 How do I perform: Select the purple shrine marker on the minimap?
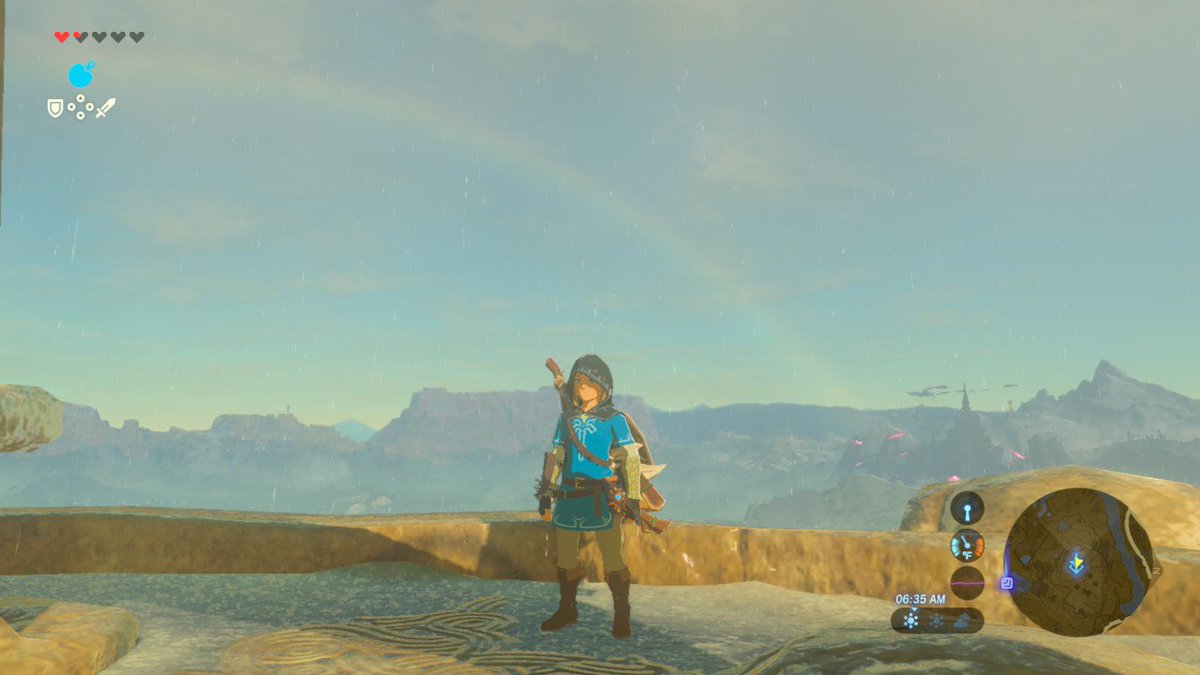click(1007, 582)
